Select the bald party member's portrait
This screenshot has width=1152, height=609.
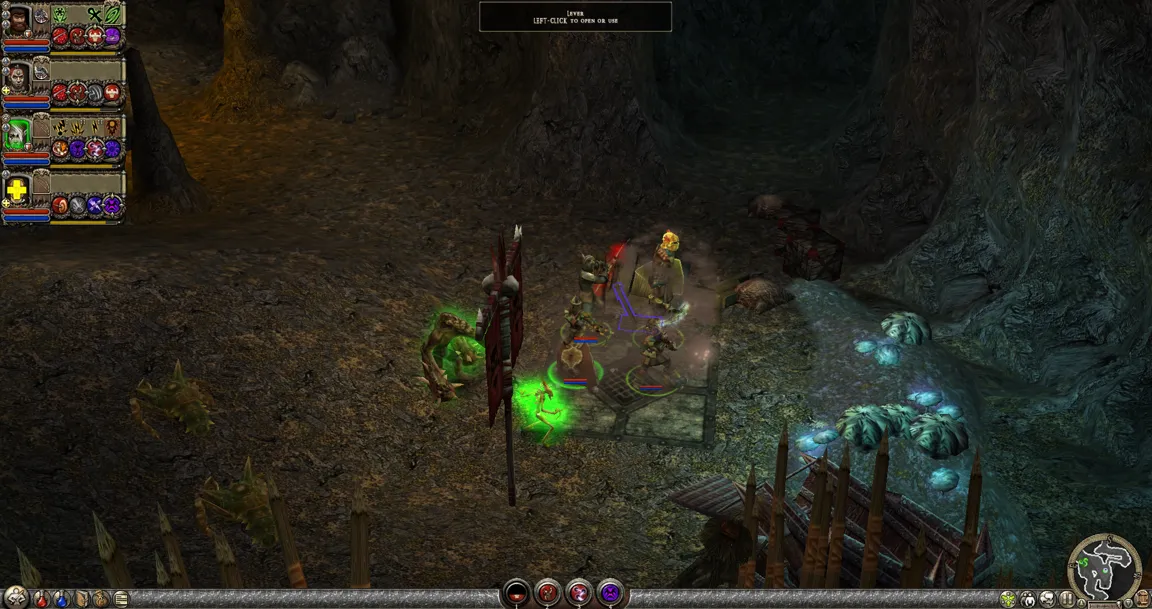(x=17, y=77)
